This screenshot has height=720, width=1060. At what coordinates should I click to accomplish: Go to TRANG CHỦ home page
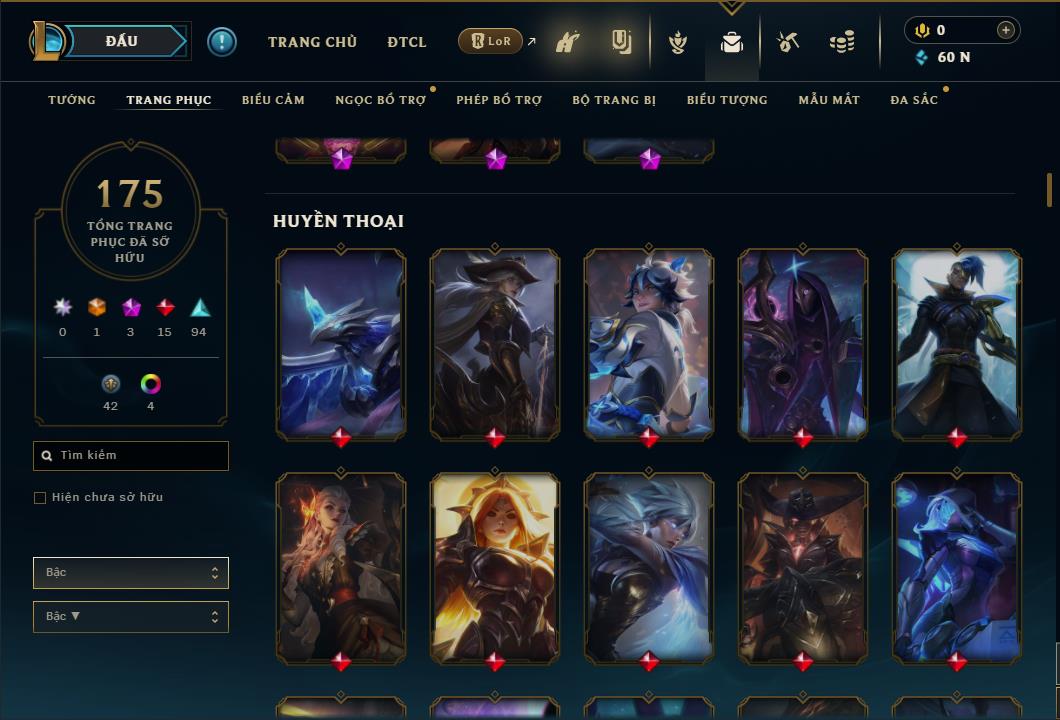312,42
